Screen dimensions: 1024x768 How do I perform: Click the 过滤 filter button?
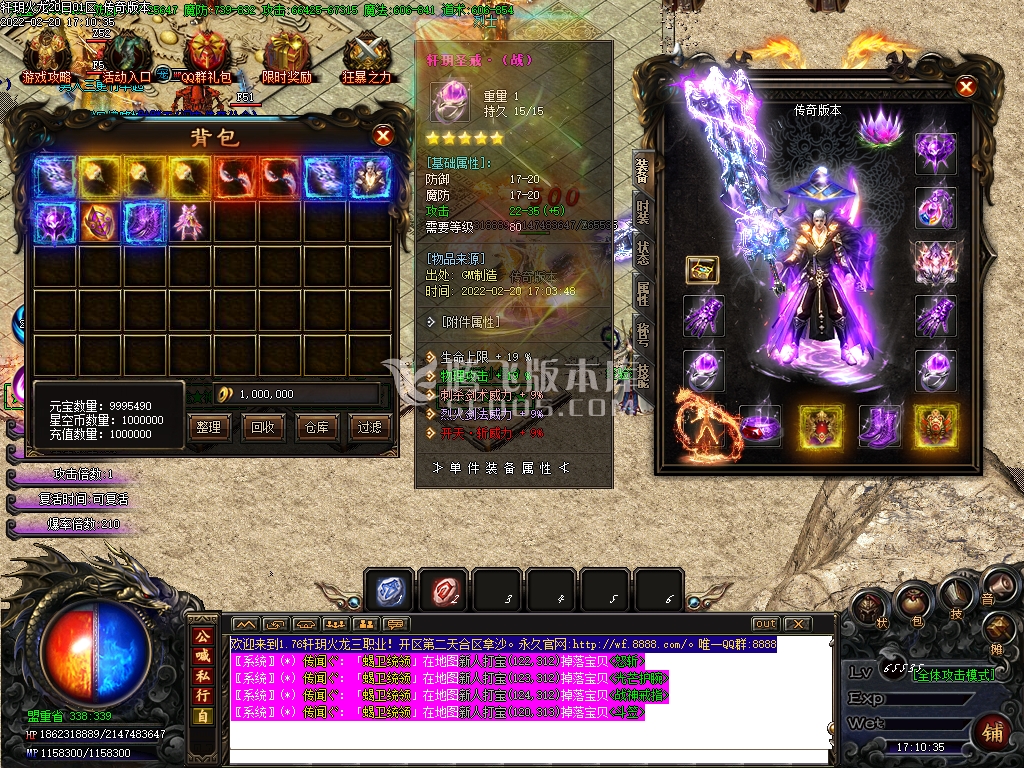tap(370, 427)
